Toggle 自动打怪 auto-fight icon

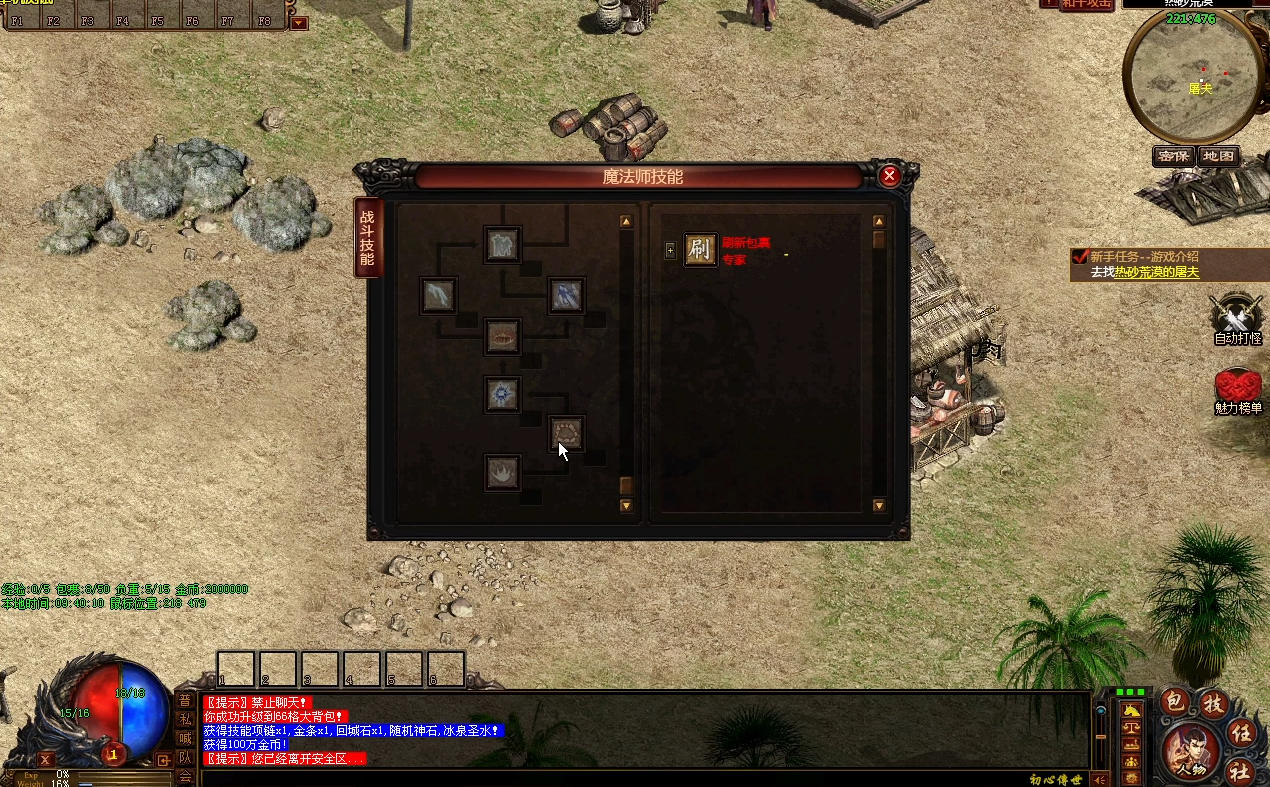1237,316
